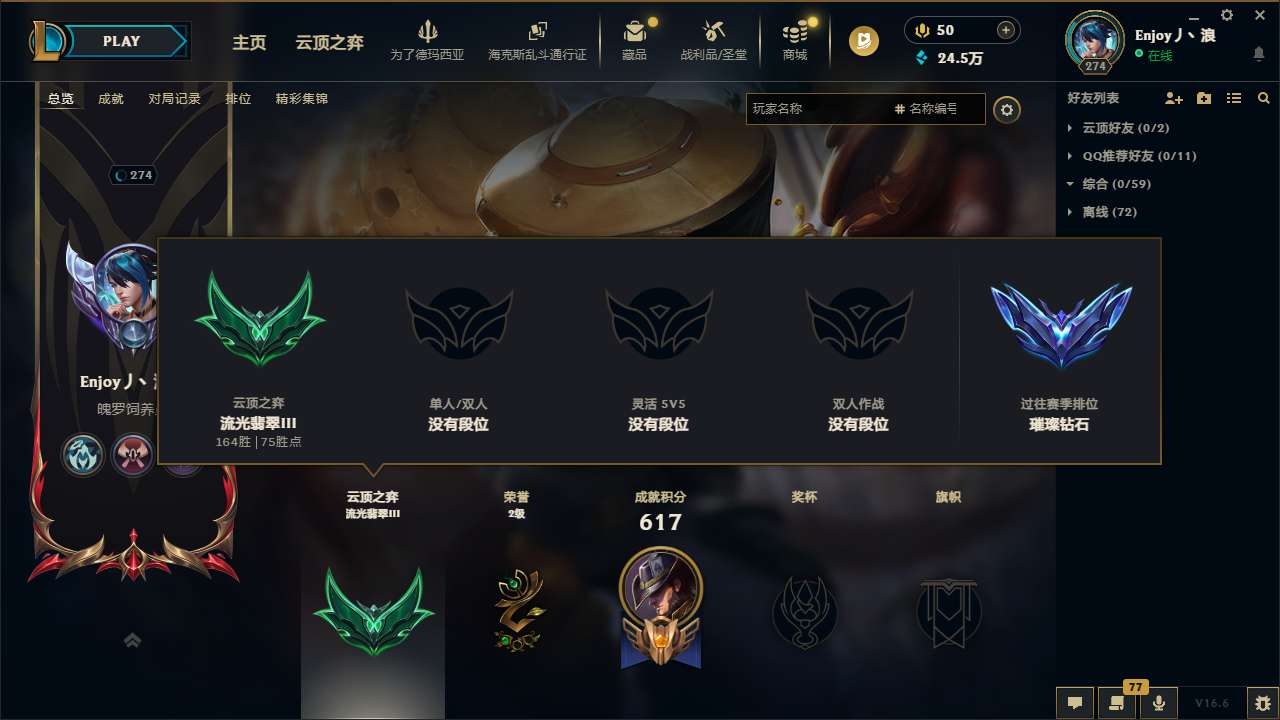Screen dimensions: 1280x720
Task: Open the friend search magnifier icon
Action: coord(1264,98)
